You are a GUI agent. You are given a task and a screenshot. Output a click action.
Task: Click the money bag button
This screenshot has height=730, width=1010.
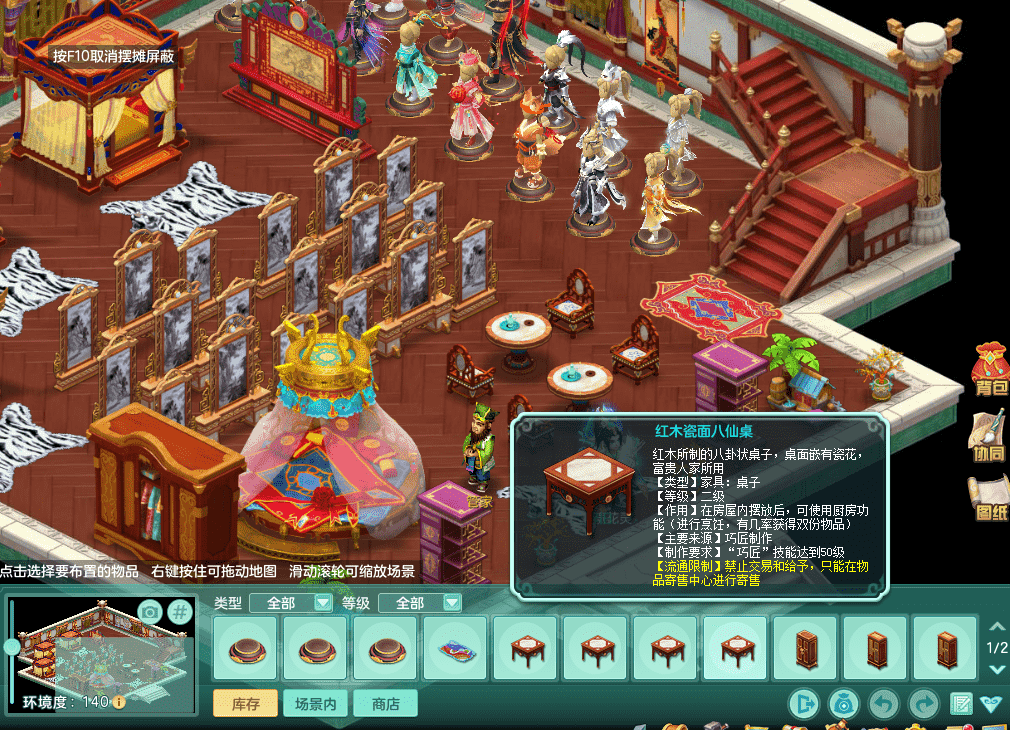[844, 704]
